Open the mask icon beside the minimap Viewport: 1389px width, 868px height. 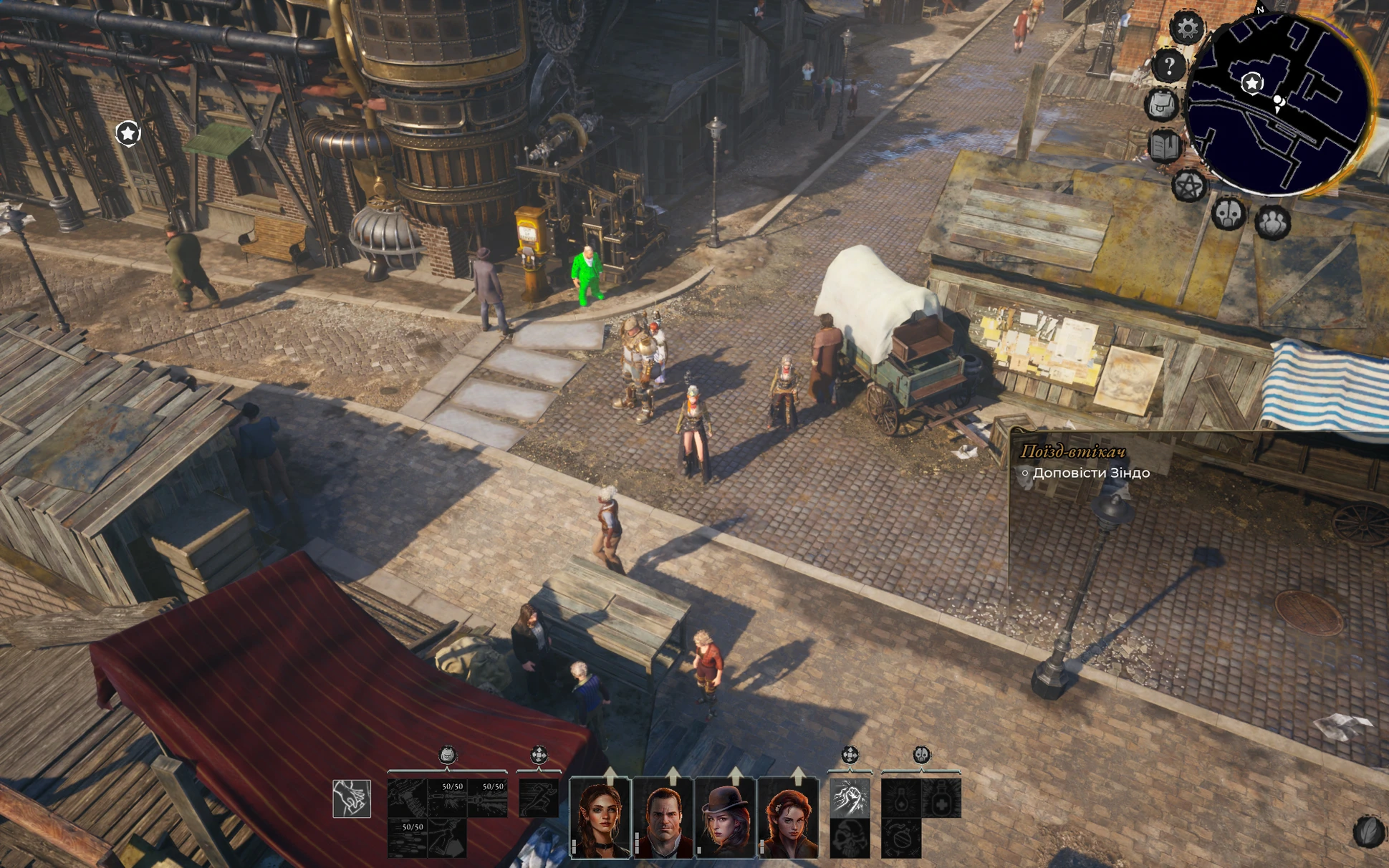point(1228,213)
